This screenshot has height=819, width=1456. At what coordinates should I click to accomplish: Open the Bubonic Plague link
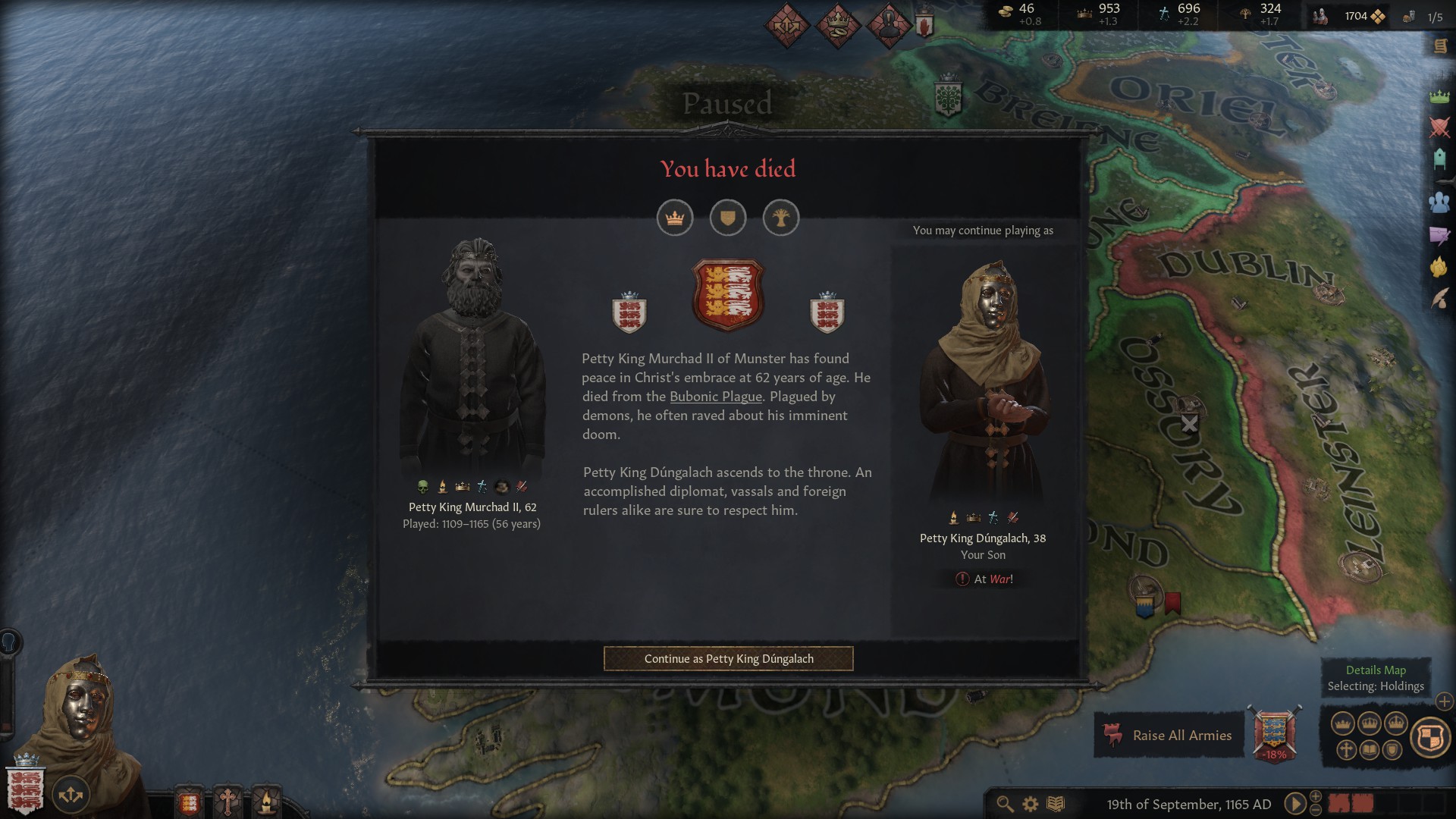[715, 397]
